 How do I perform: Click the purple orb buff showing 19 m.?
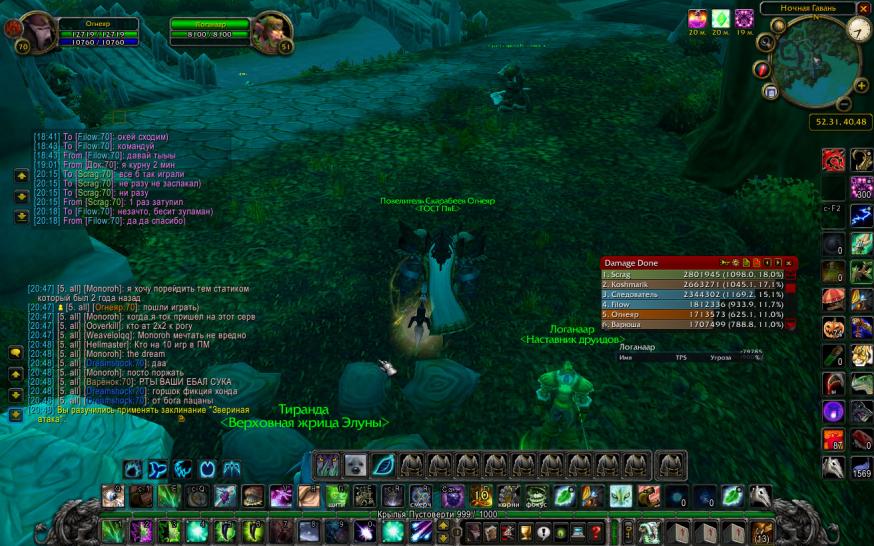(744, 19)
